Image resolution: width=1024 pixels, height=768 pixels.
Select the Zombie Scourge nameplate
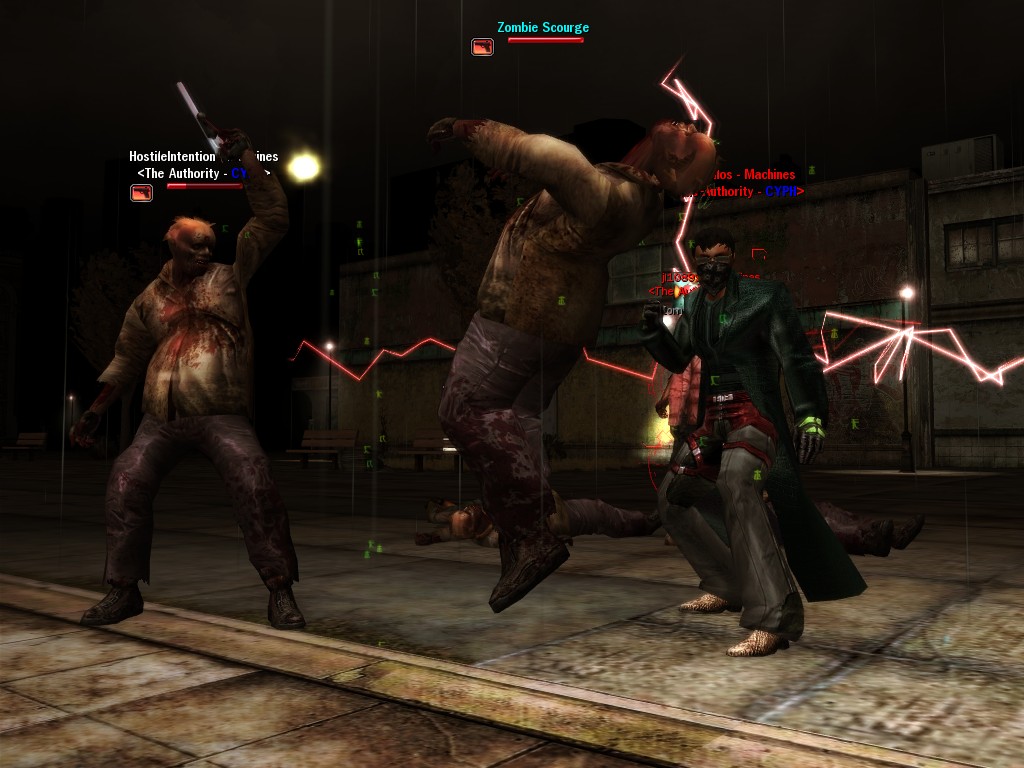pyautogui.click(x=543, y=27)
